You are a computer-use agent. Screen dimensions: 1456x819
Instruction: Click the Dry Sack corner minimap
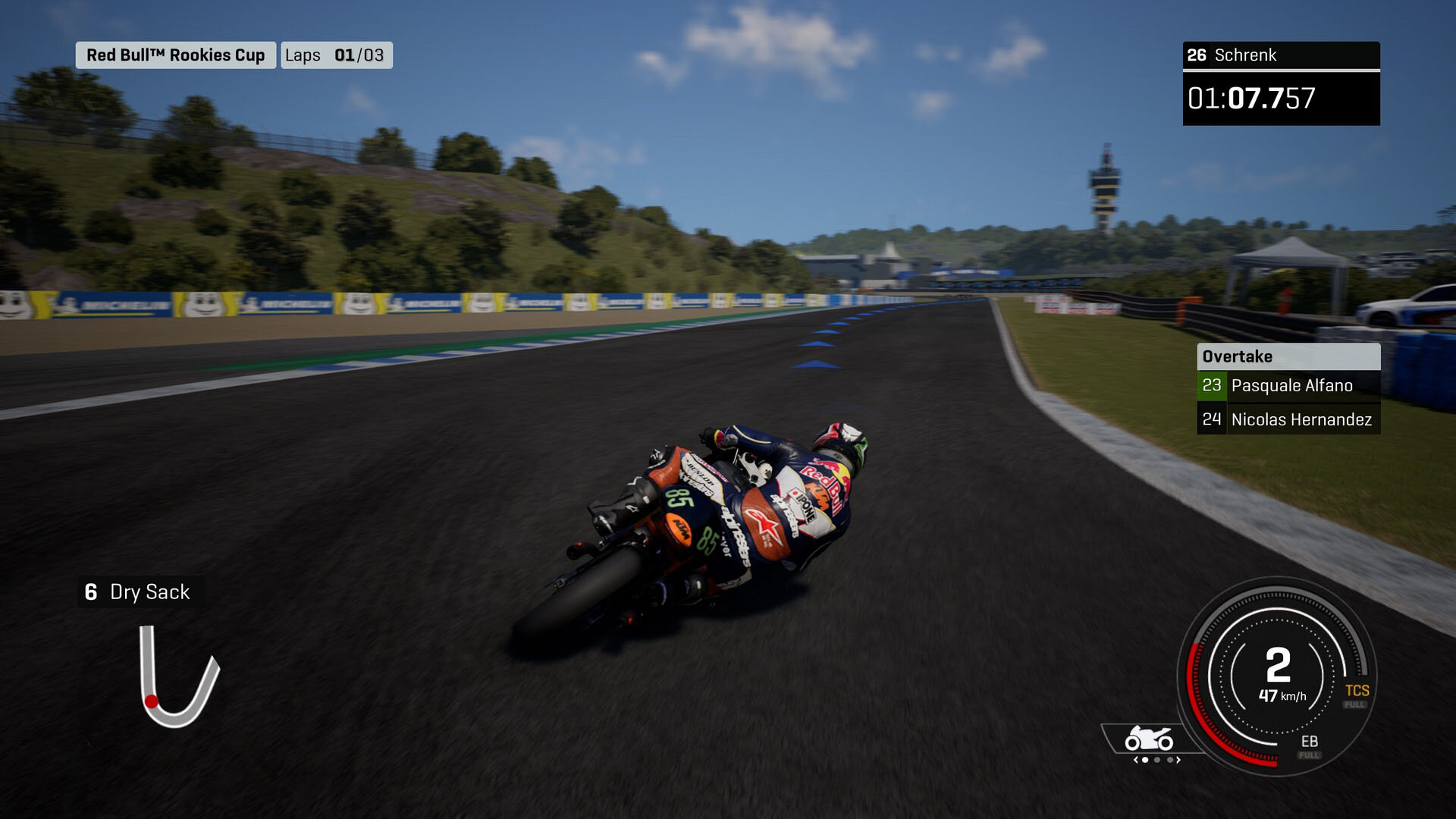pos(179,676)
